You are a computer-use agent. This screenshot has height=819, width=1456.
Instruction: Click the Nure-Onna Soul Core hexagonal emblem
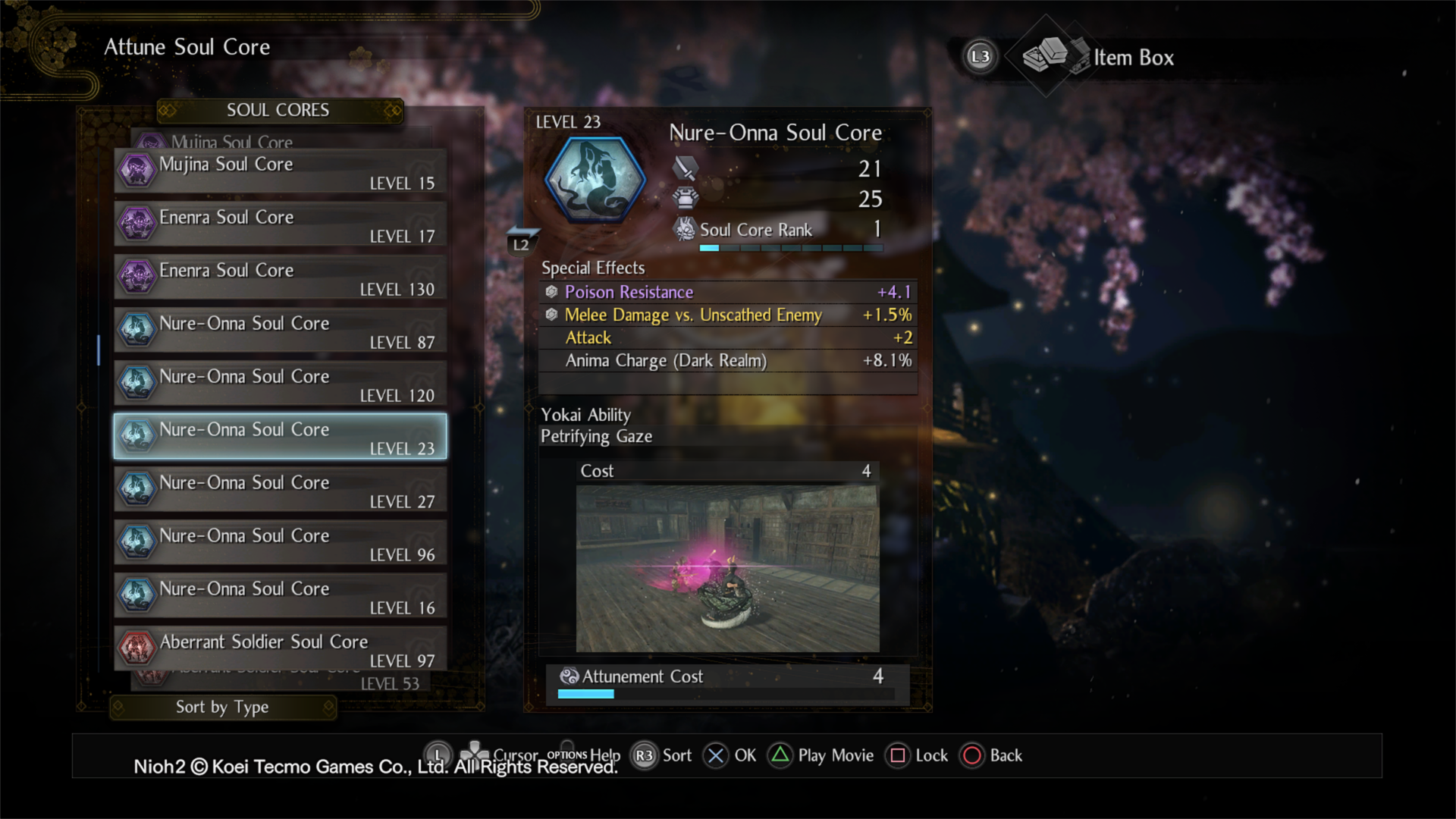click(596, 178)
